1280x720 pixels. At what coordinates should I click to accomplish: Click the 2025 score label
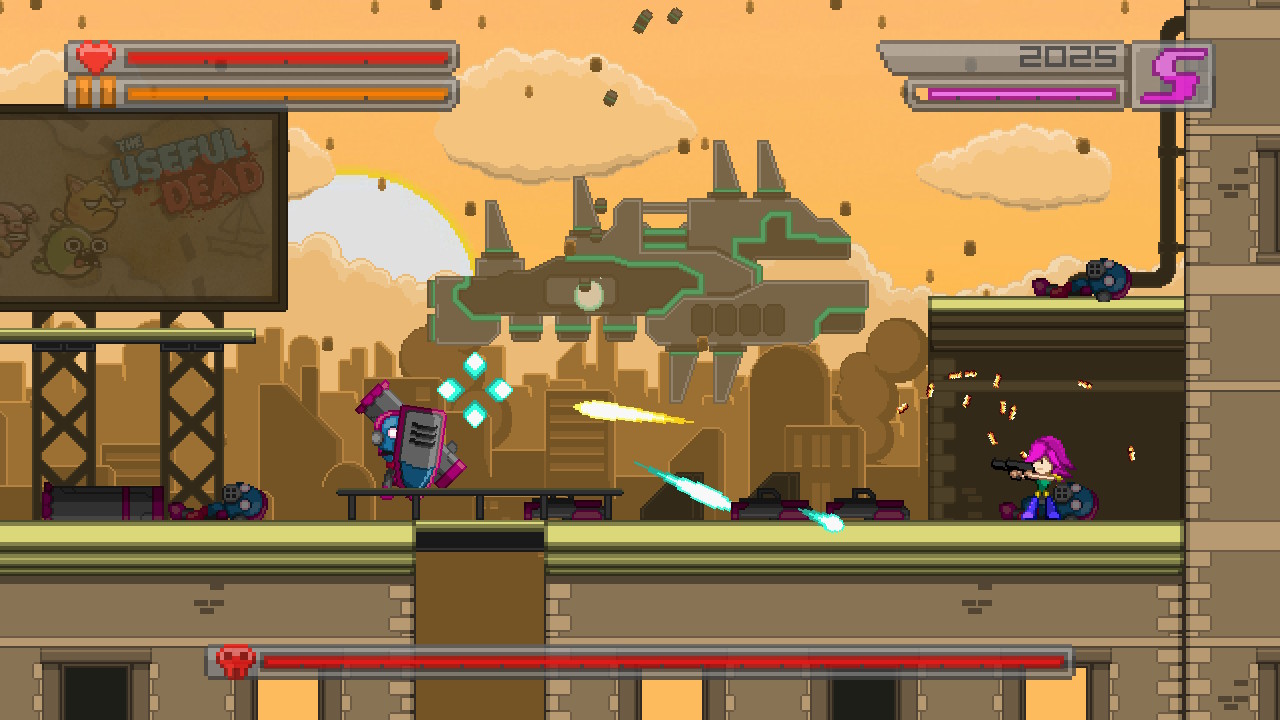(x=1065, y=56)
